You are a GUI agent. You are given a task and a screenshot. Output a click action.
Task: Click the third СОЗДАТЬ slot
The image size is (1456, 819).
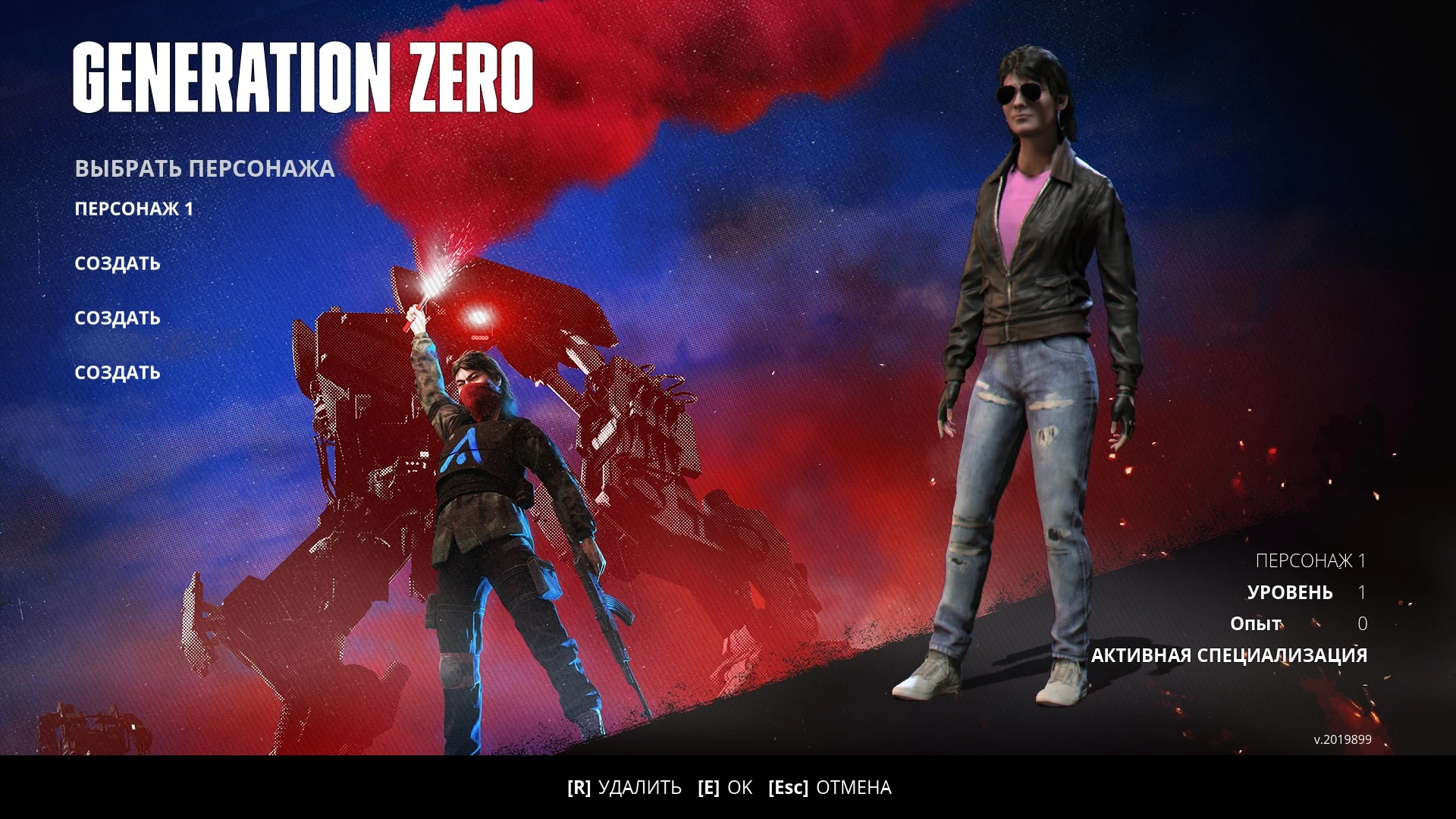click(117, 372)
